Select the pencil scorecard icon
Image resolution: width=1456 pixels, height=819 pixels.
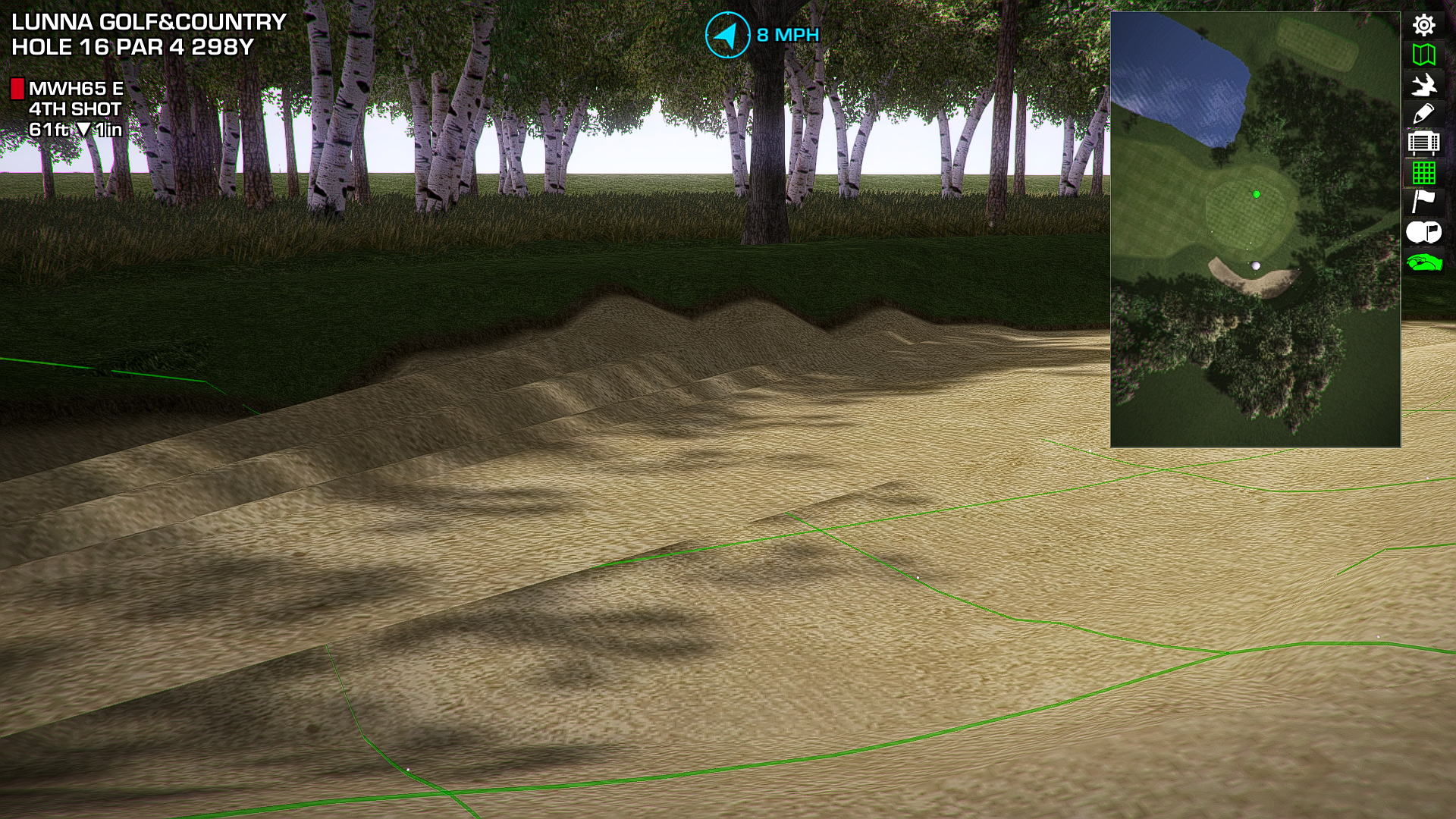1423,114
